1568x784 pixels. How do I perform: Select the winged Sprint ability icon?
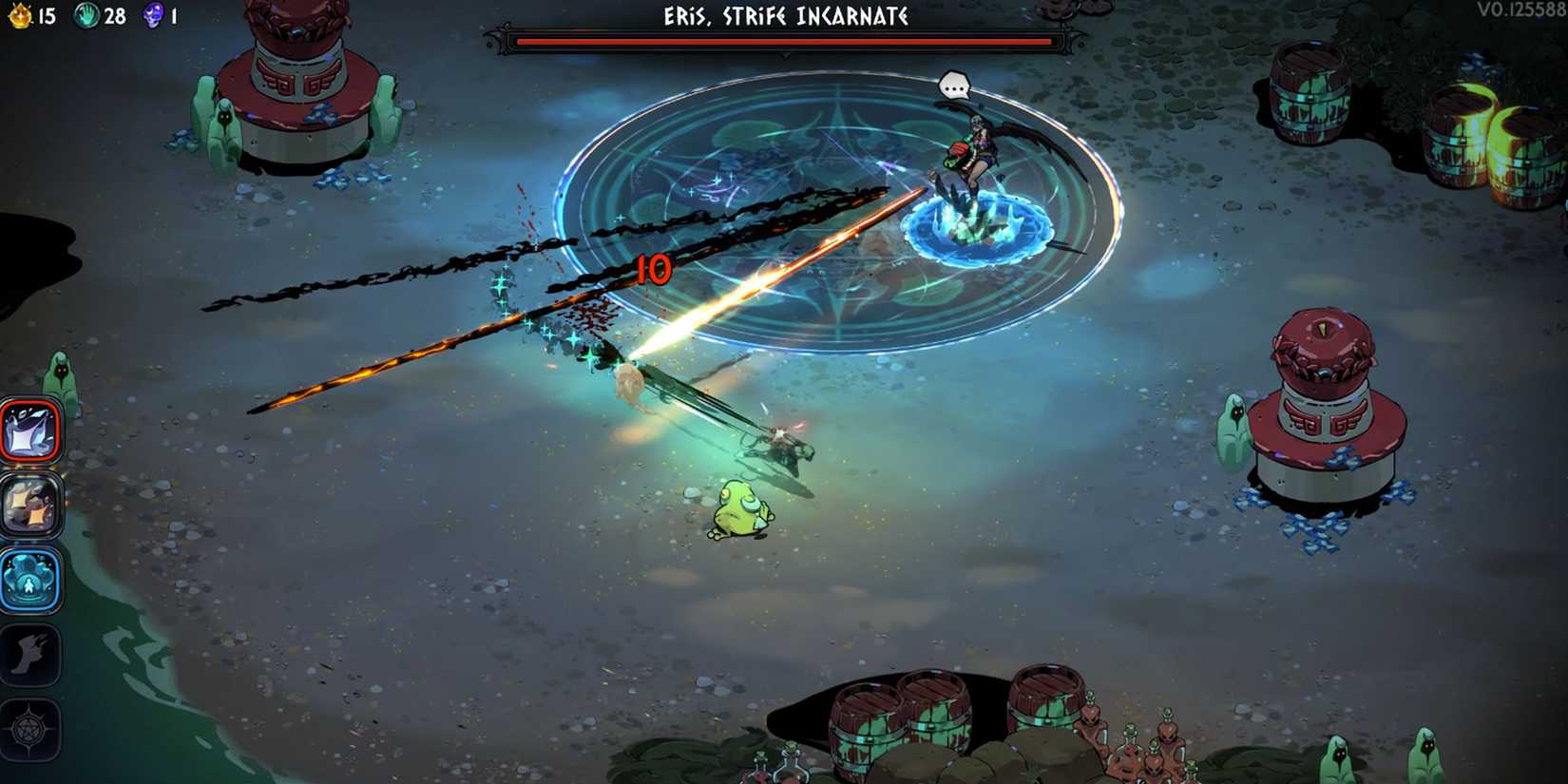(30, 656)
